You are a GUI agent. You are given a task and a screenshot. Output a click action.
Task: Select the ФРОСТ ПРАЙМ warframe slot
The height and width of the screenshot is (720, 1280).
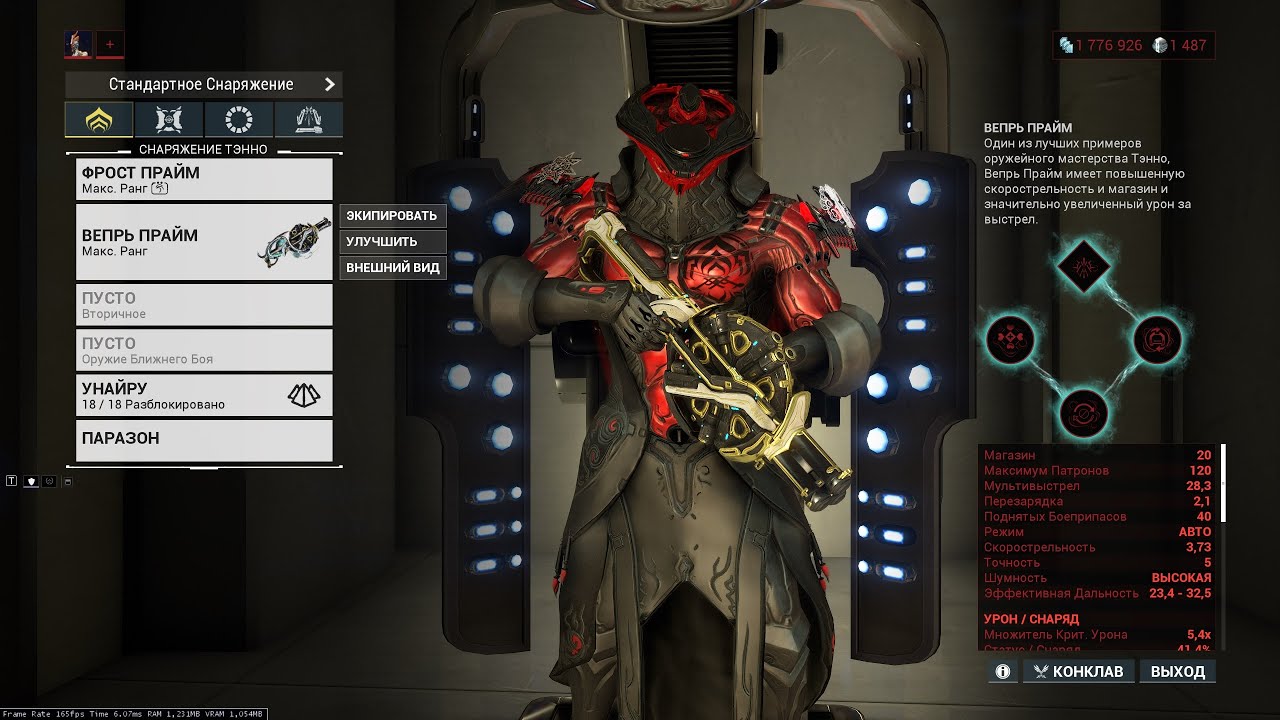click(204, 179)
